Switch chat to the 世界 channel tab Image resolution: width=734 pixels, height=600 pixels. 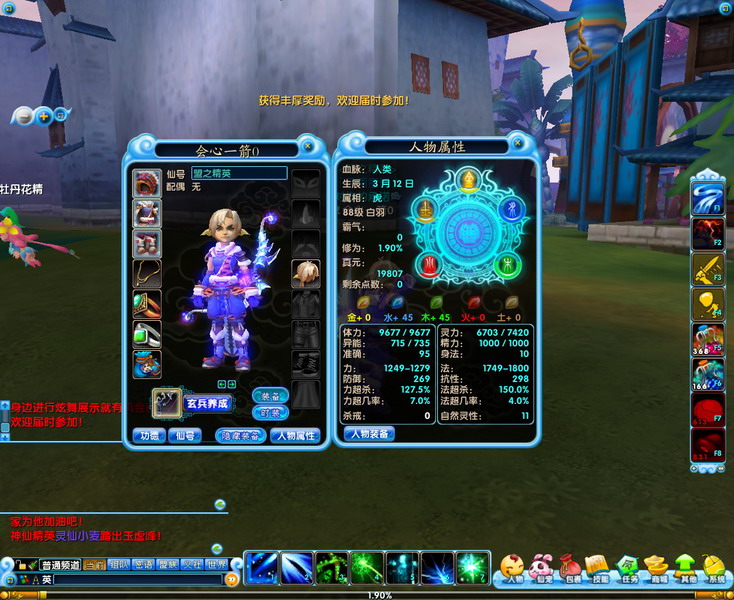[217, 564]
